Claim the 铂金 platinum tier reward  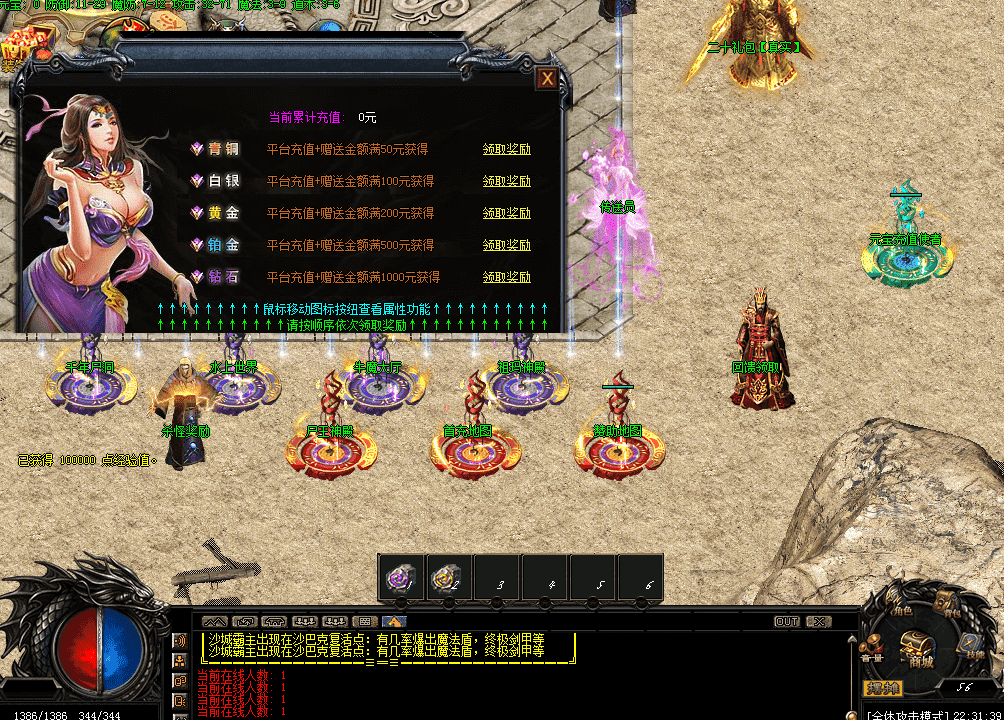[506, 246]
